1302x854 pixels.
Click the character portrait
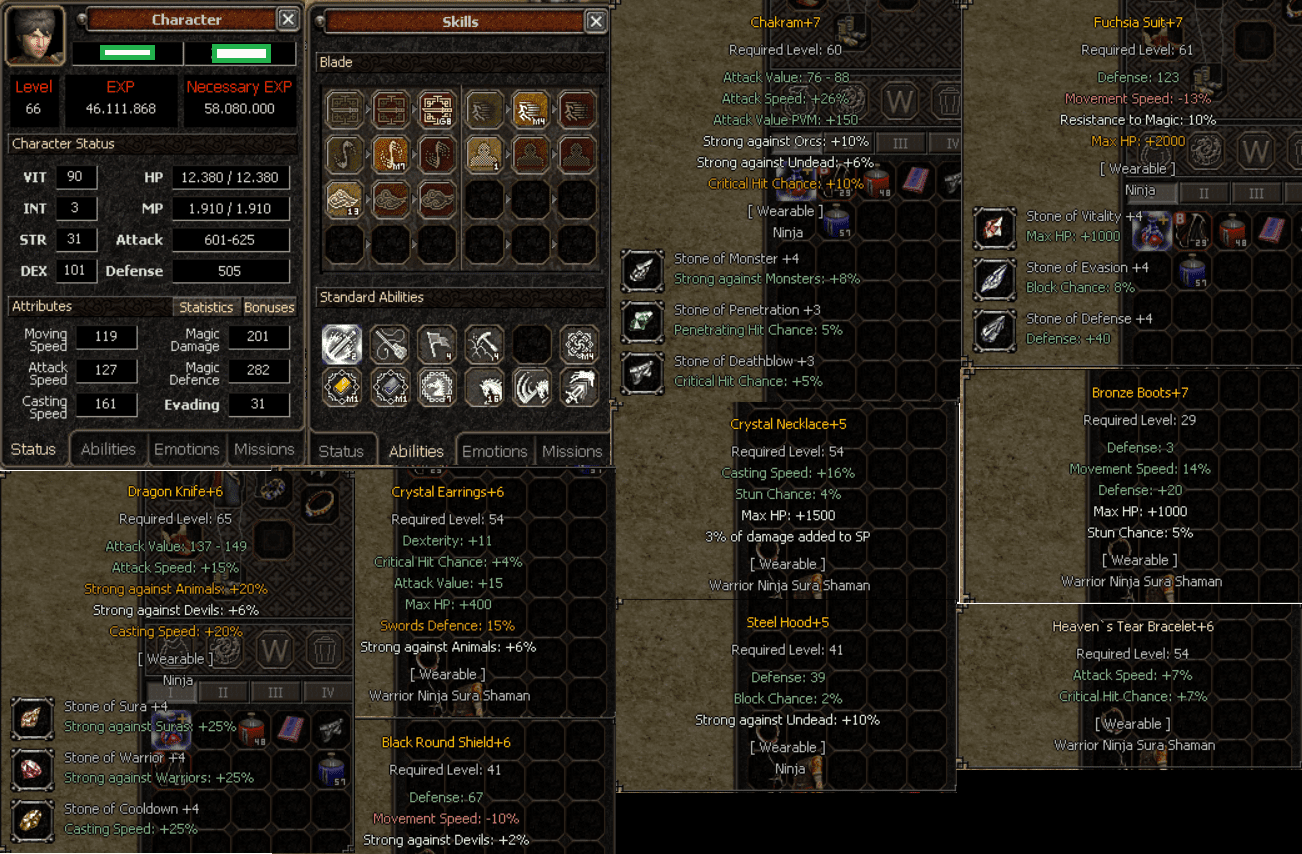[35, 36]
